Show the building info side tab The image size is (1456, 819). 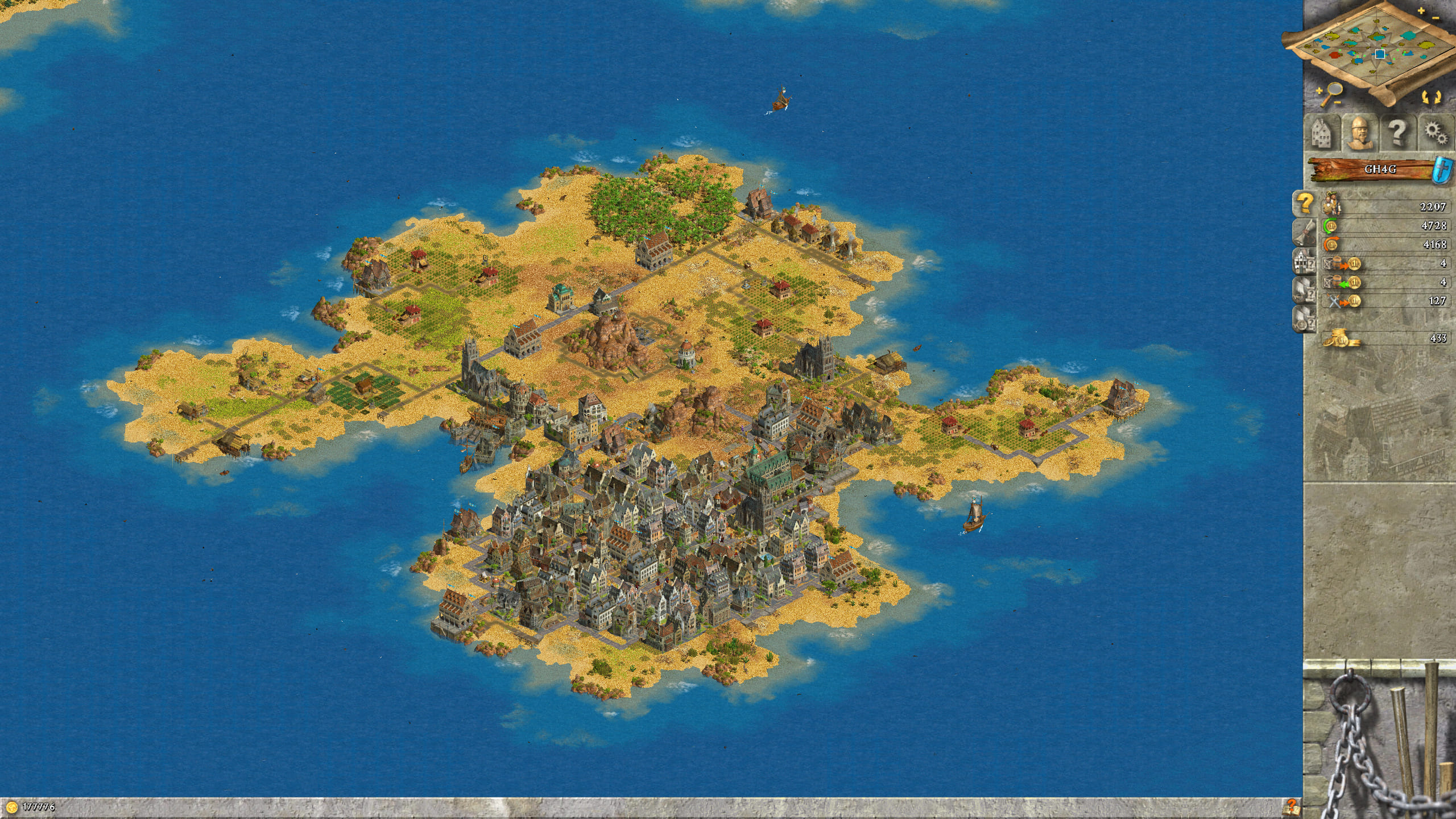pyautogui.click(x=1305, y=260)
